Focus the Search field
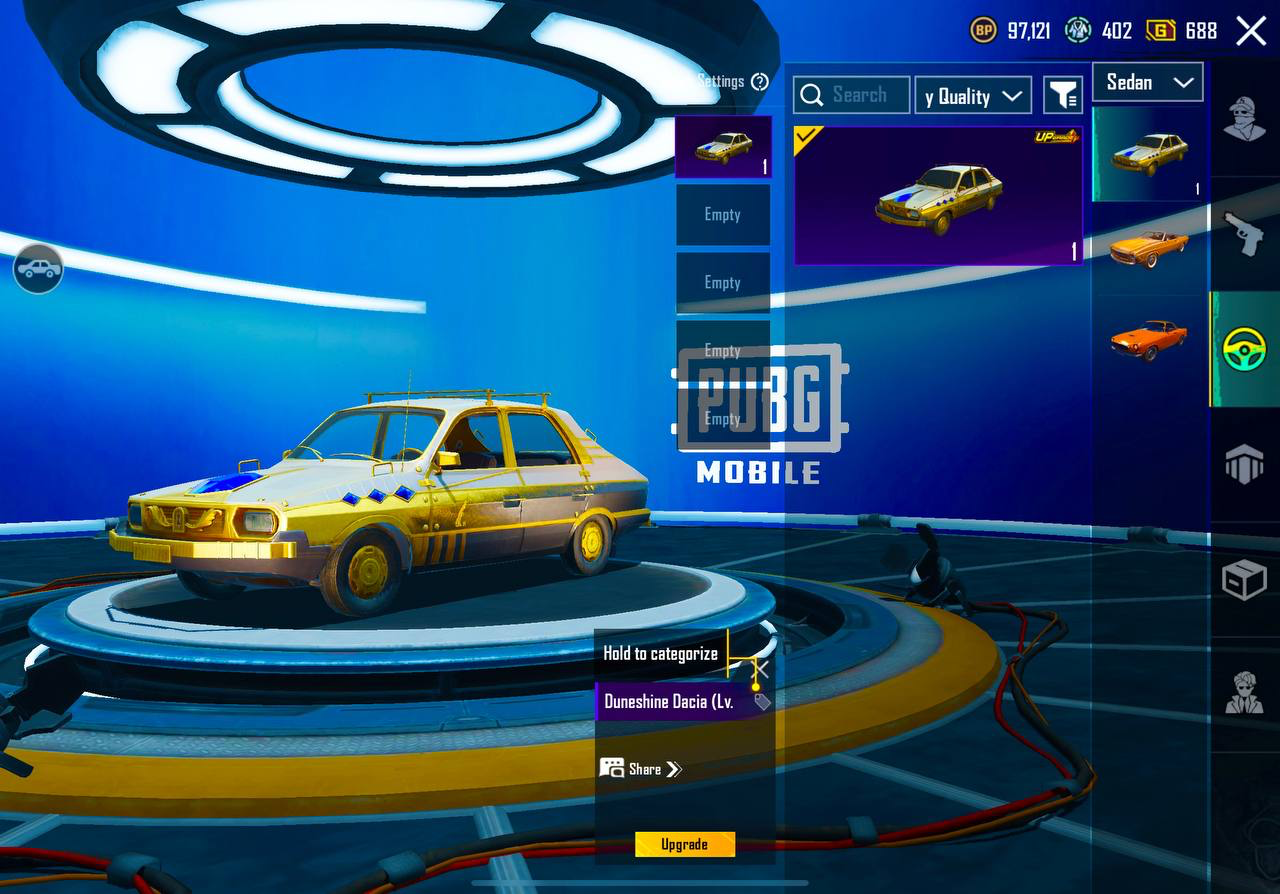The height and width of the screenshot is (894, 1280). (x=852, y=95)
